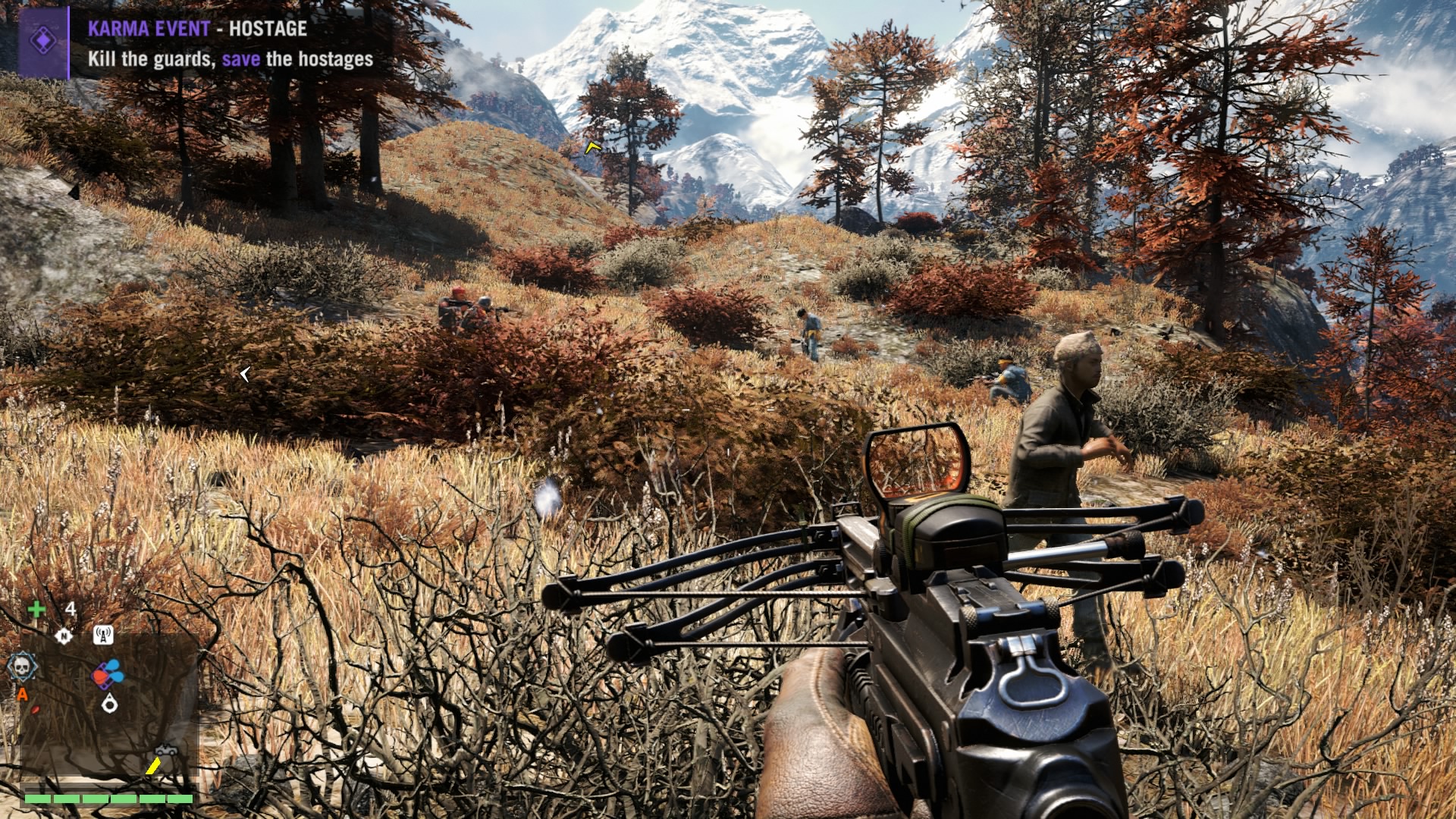Select the green health syringe plus icon
1456x819 pixels.
[x=36, y=609]
